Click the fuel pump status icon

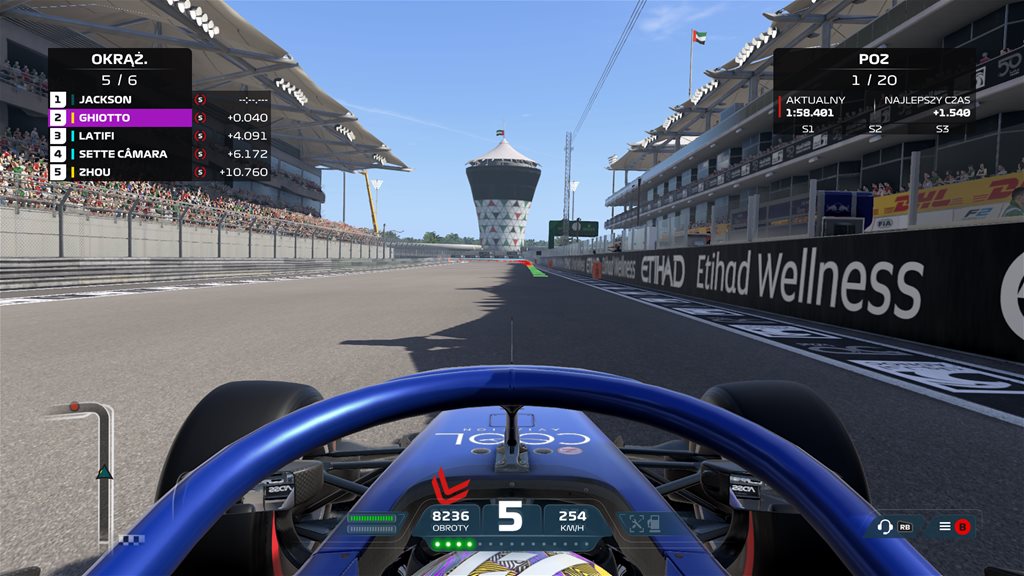[x=652, y=522]
